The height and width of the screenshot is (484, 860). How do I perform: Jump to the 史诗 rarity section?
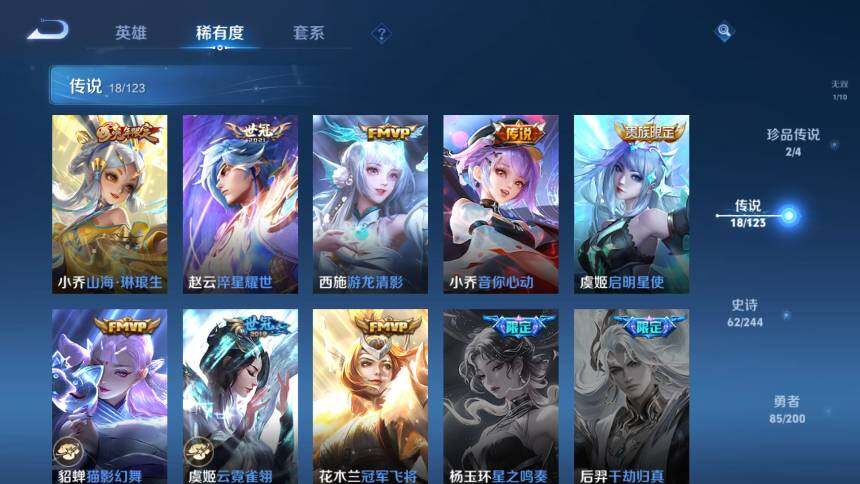[747, 313]
